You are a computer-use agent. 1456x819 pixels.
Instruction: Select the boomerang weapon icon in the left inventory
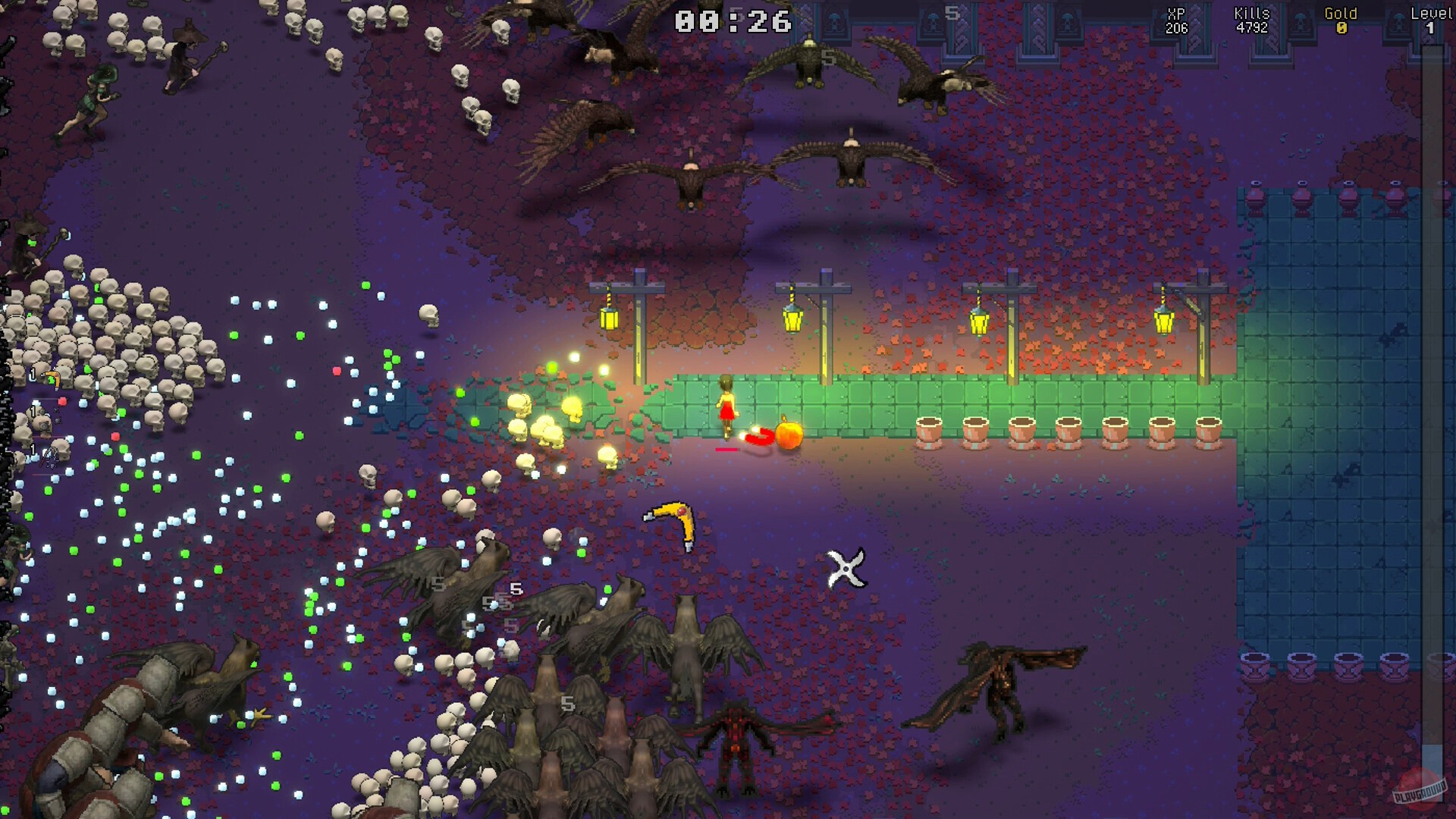click(x=52, y=377)
